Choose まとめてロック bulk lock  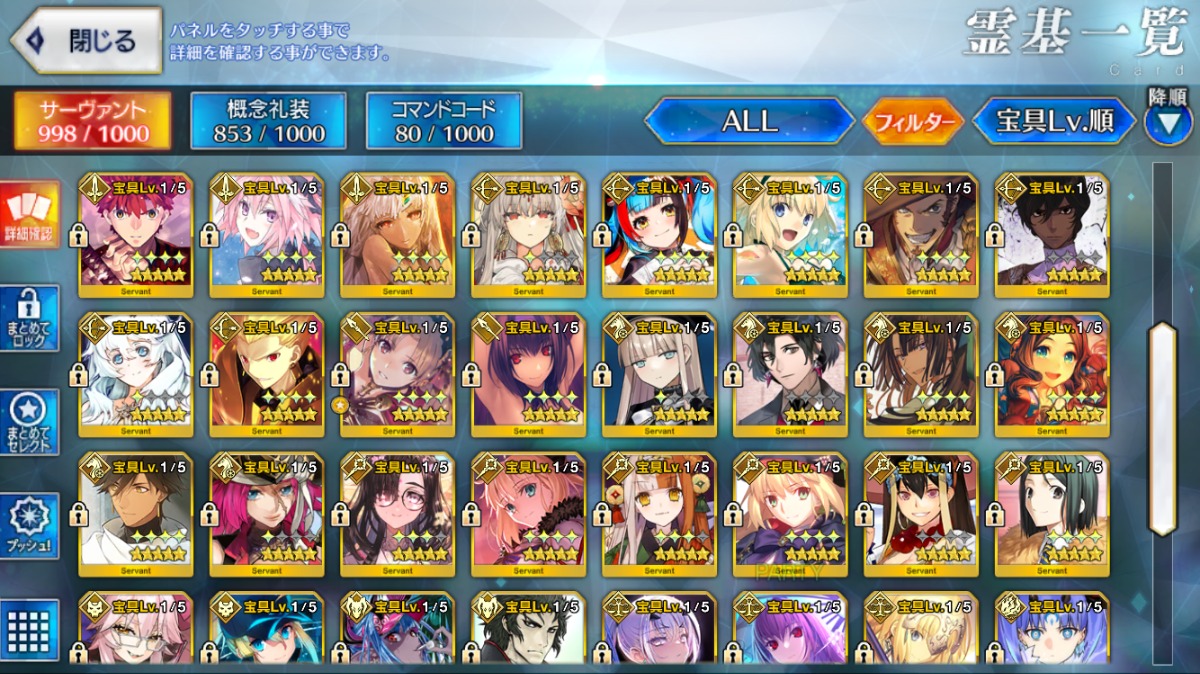29,319
